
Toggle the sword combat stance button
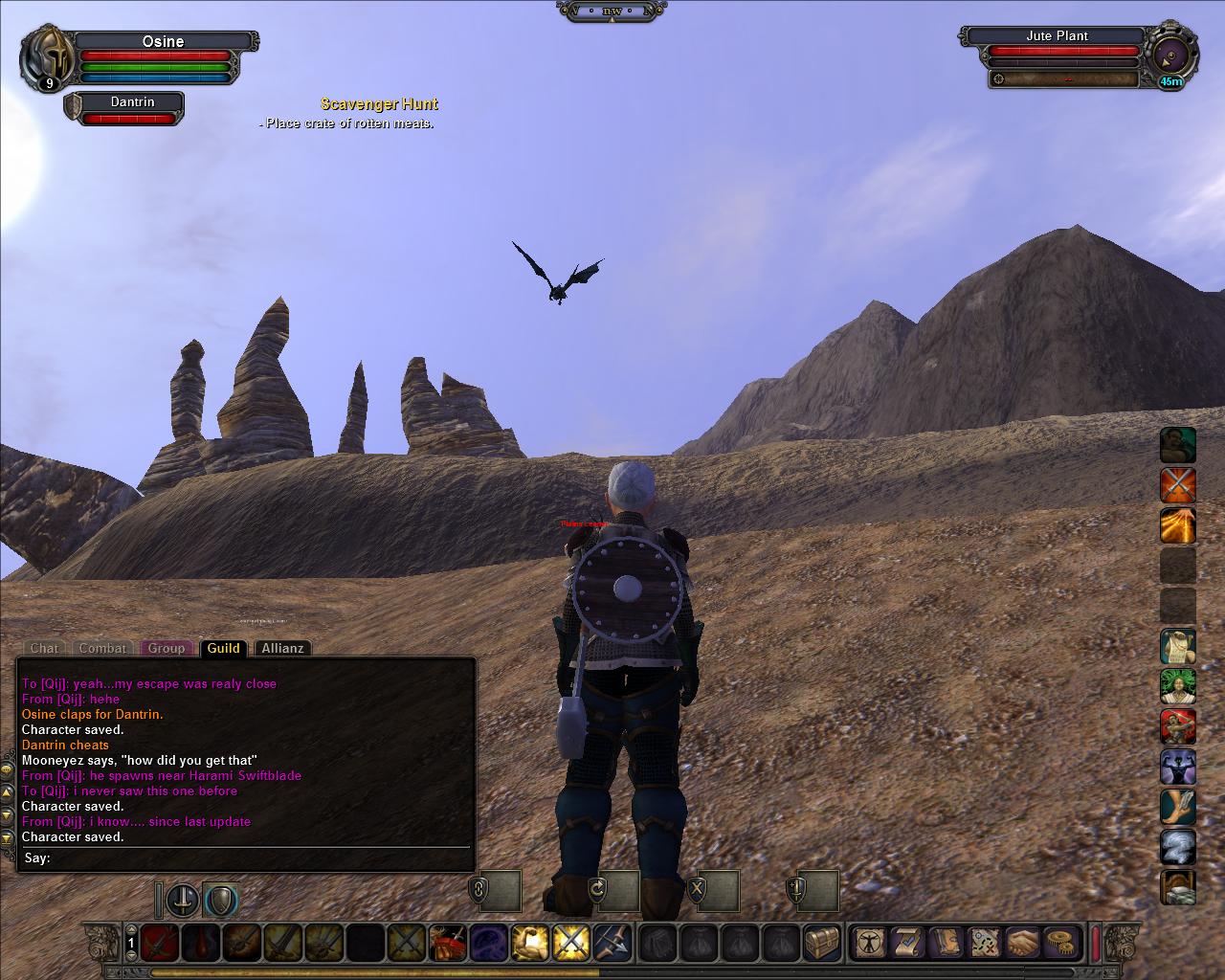click(x=183, y=900)
